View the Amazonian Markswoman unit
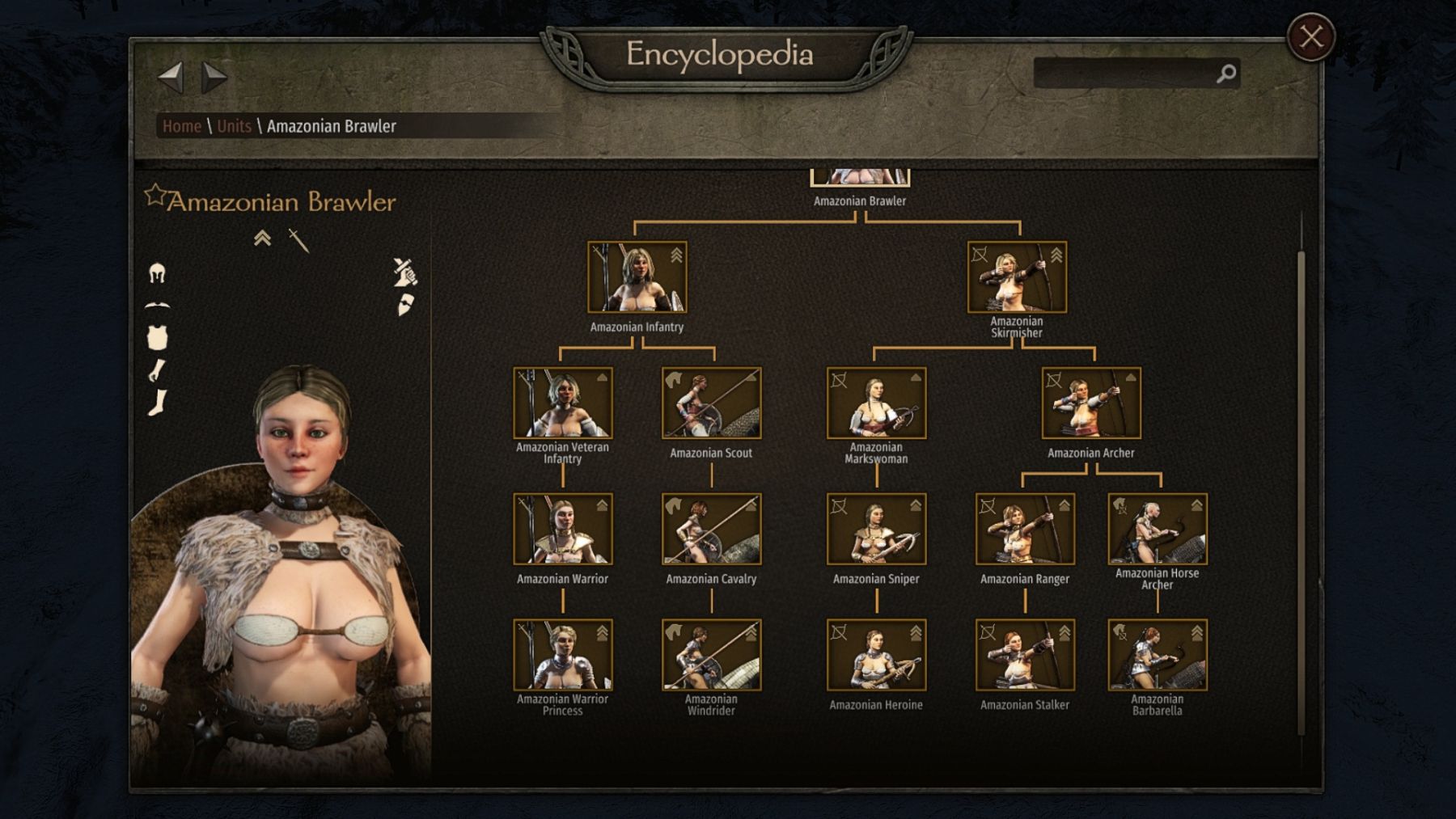This screenshot has width=1456, height=819. coord(876,403)
